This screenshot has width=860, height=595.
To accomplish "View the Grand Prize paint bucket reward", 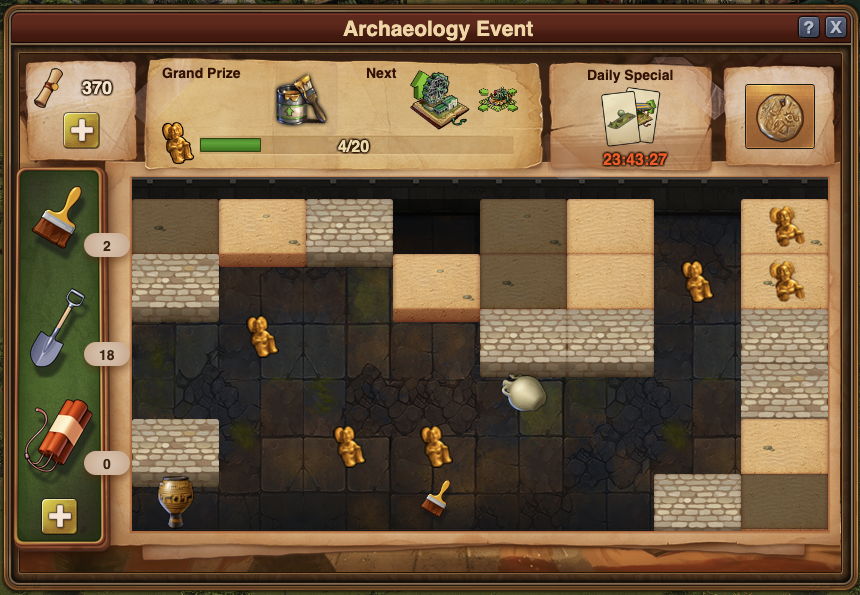I will click(298, 98).
